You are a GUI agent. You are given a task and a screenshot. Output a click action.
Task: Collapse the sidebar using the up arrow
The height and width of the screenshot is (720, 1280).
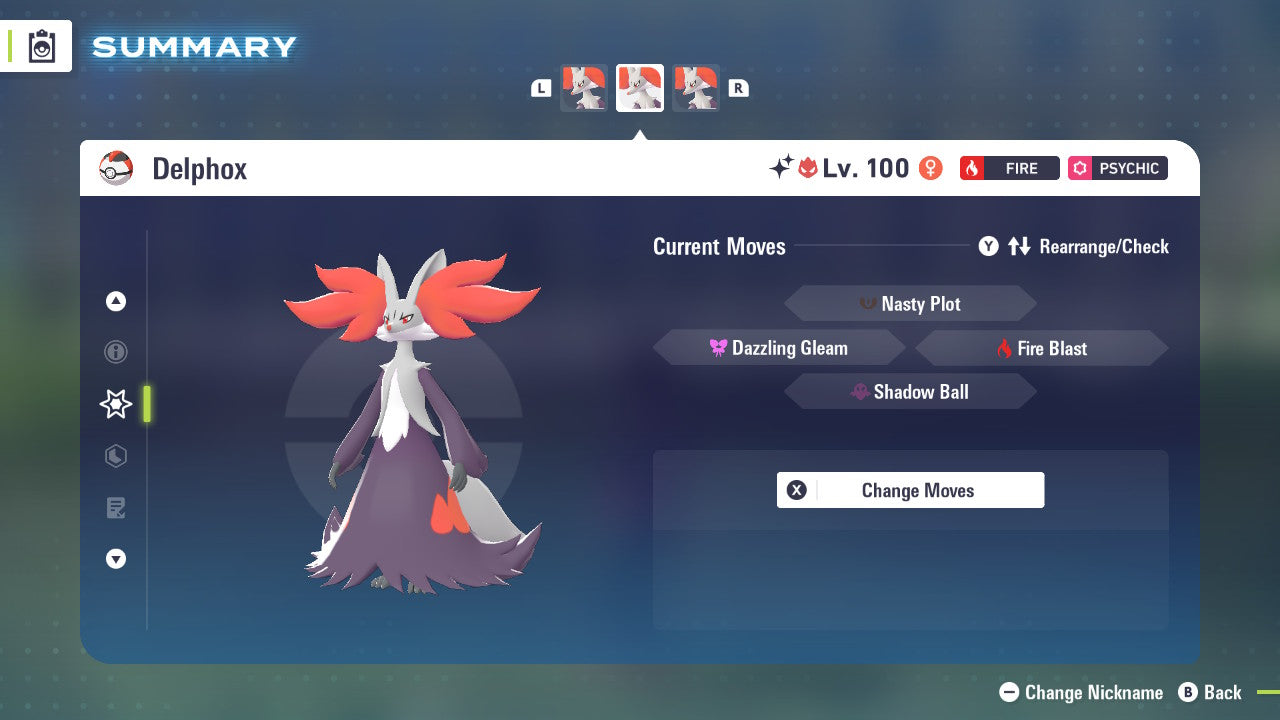pyautogui.click(x=115, y=301)
